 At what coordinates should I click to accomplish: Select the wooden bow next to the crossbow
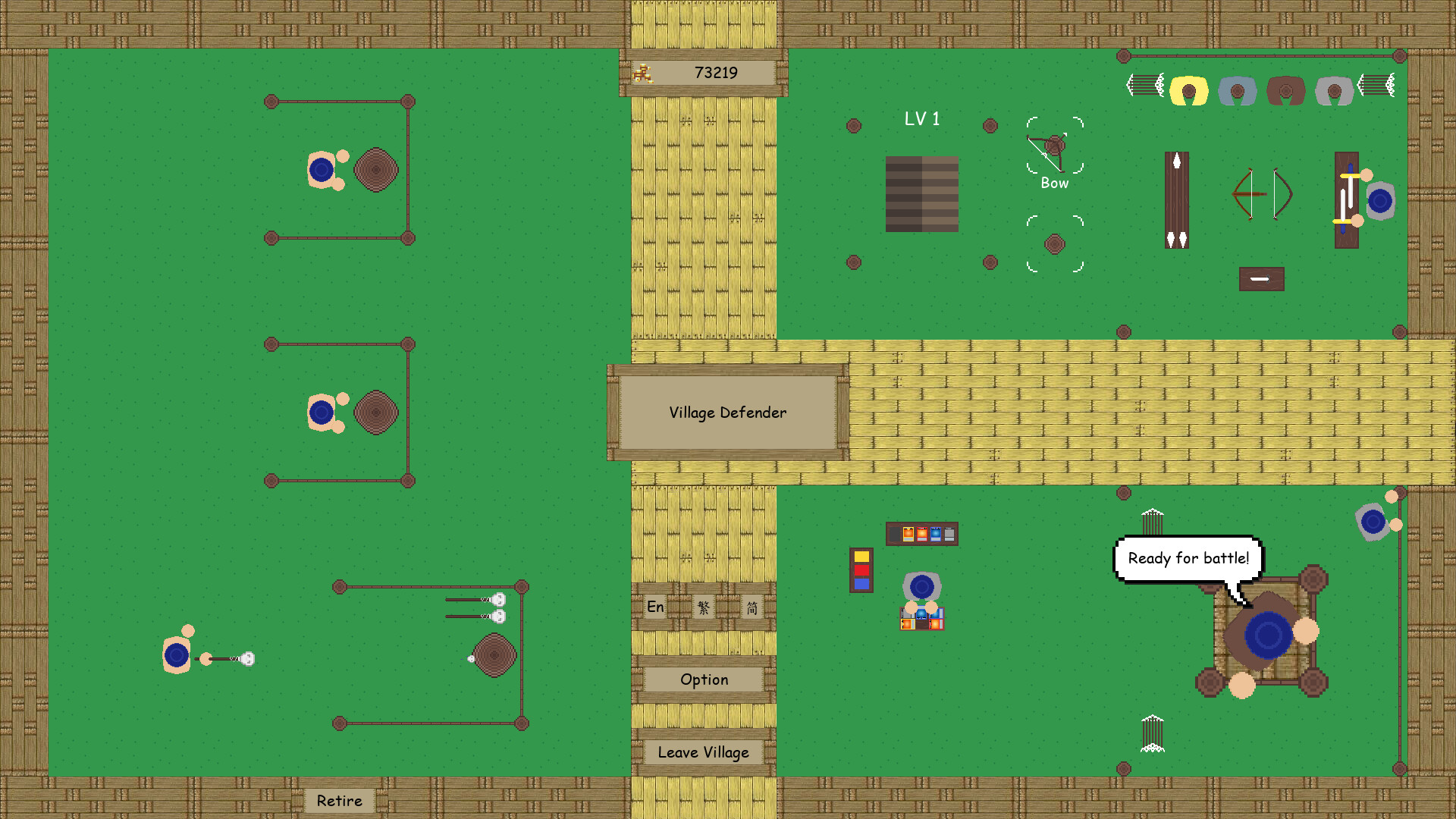pyautogui.click(x=1282, y=194)
